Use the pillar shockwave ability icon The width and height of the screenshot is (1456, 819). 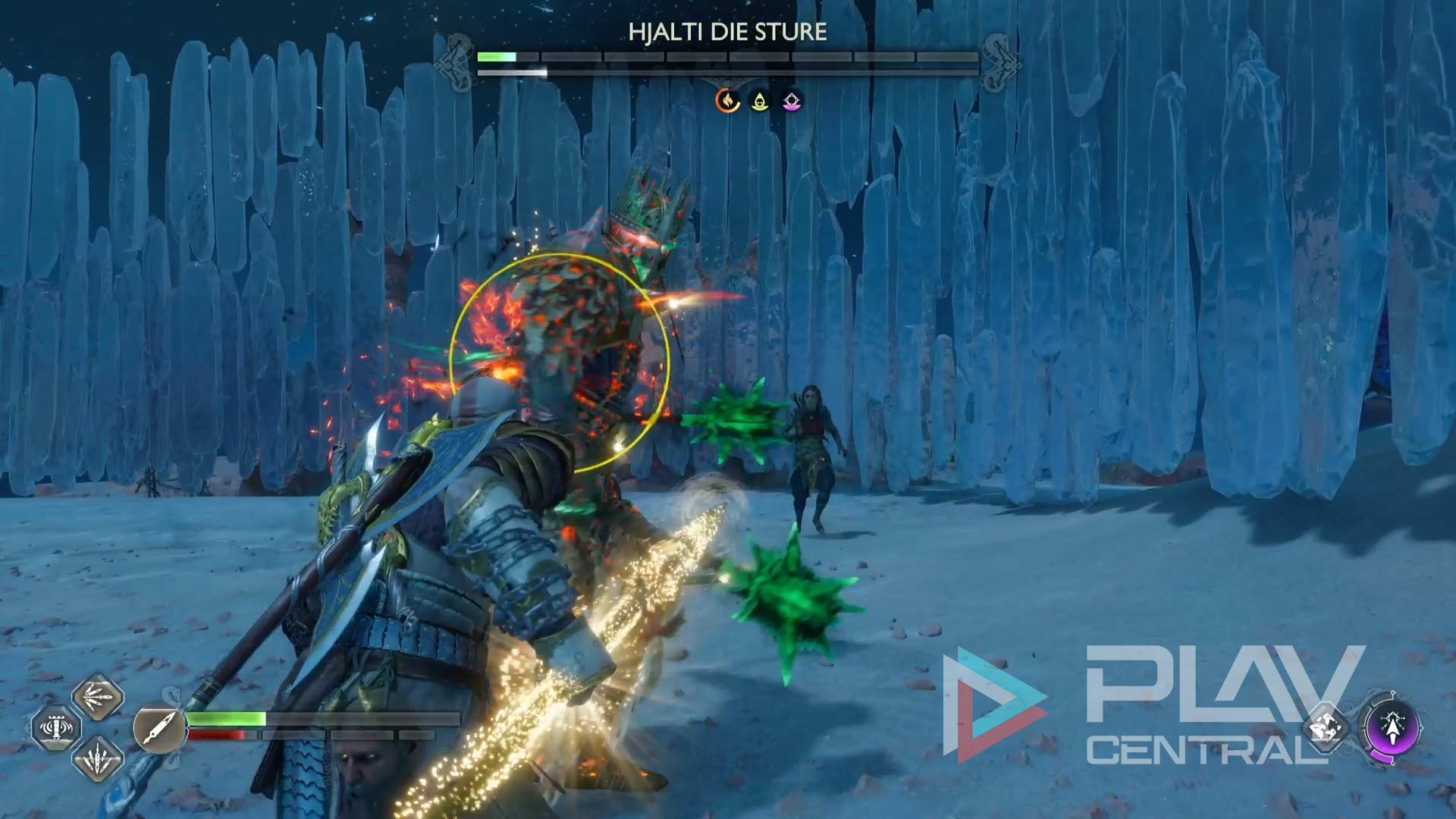coord(56,728)
